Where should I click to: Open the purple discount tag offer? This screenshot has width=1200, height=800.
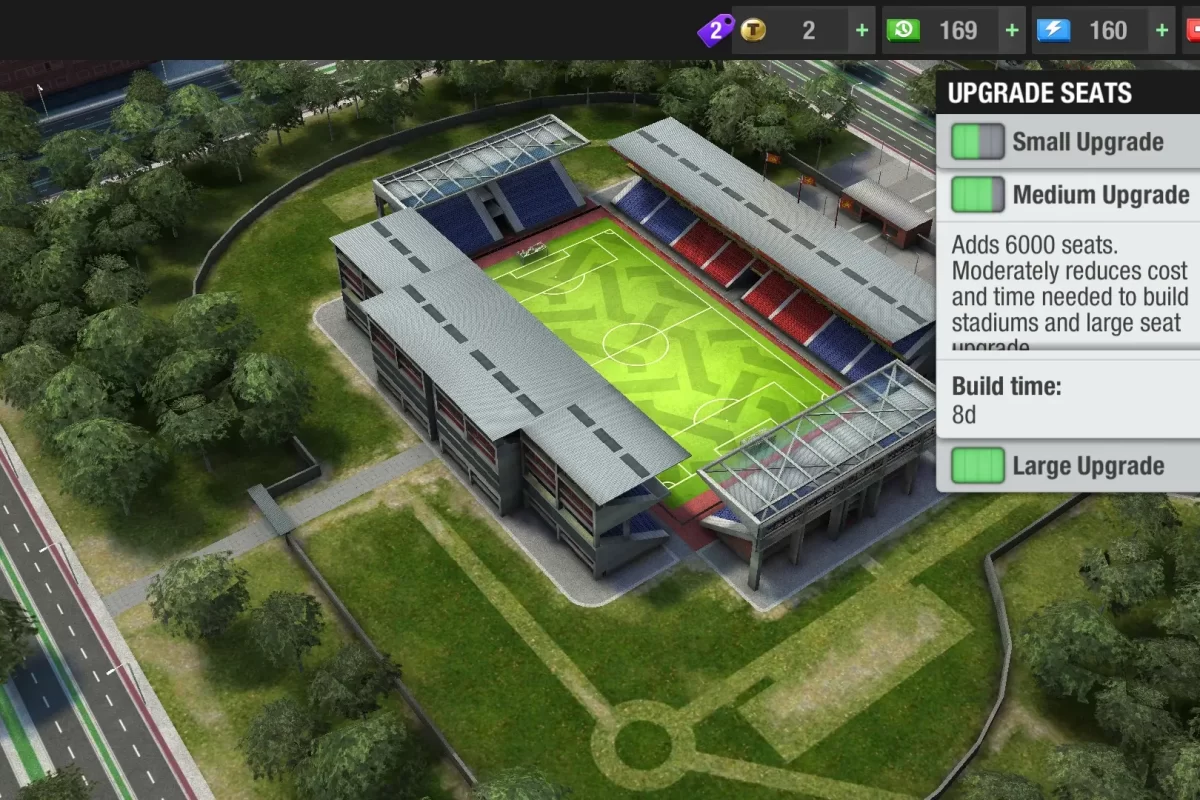pyautogui.click(x=714, y=31)
